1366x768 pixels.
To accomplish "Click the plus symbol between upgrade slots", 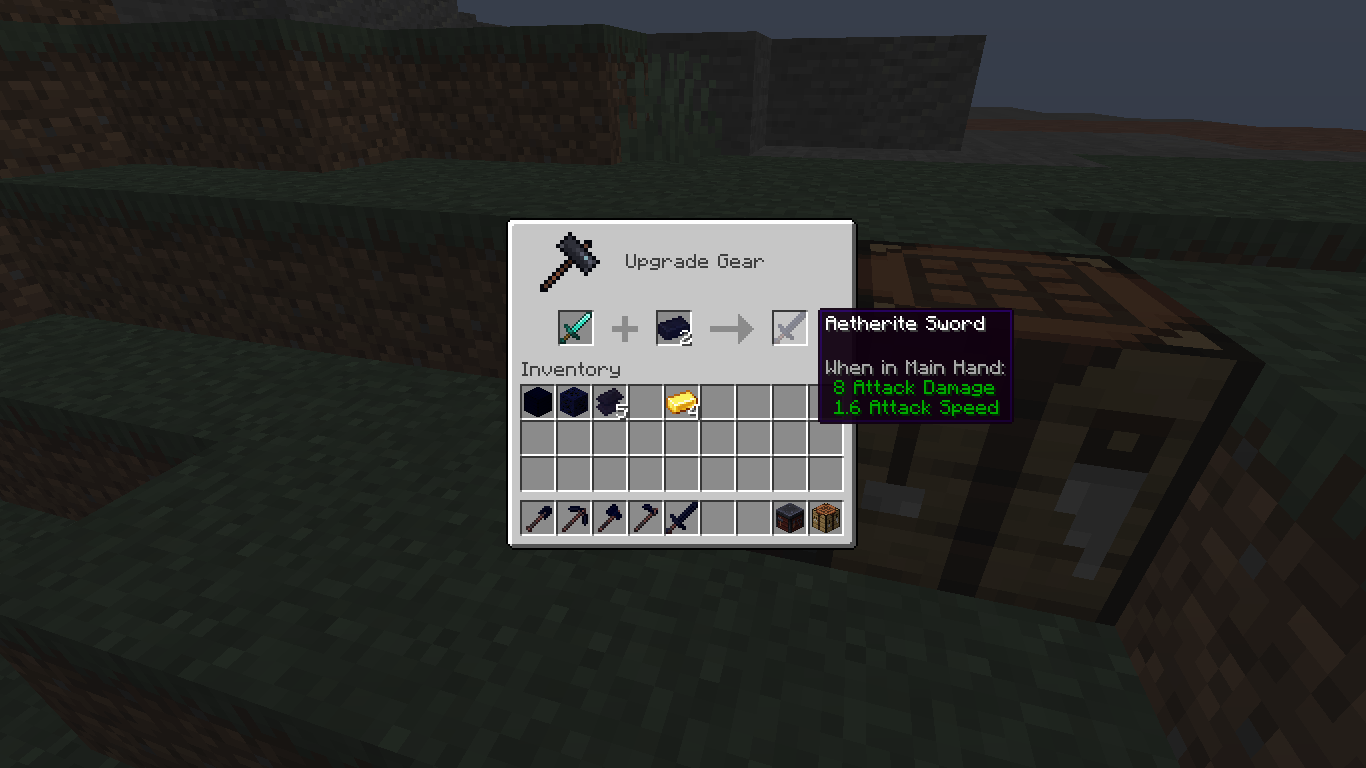I will 624,328.
